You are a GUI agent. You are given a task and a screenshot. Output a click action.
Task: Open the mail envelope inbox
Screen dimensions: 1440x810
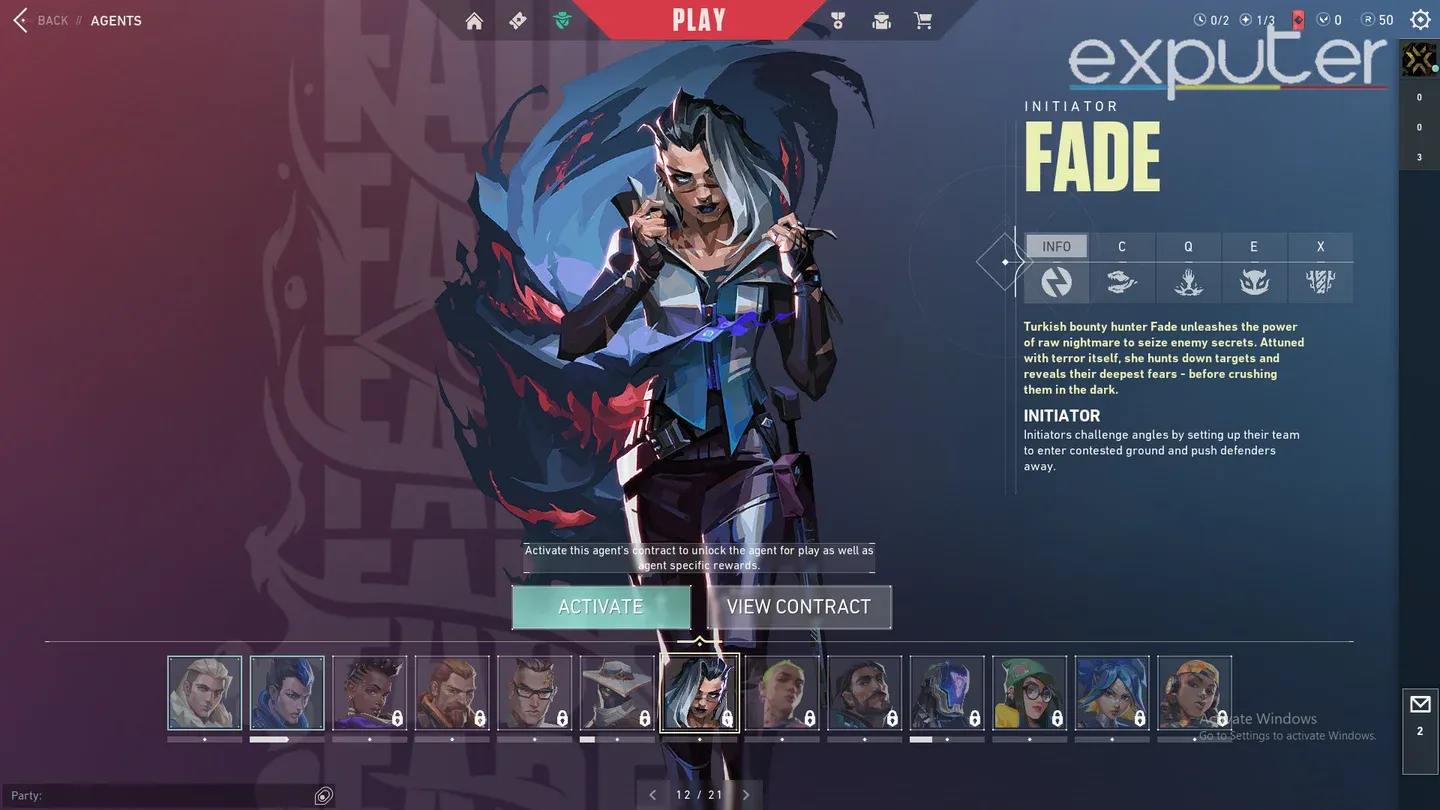(x=1420, y=705)
